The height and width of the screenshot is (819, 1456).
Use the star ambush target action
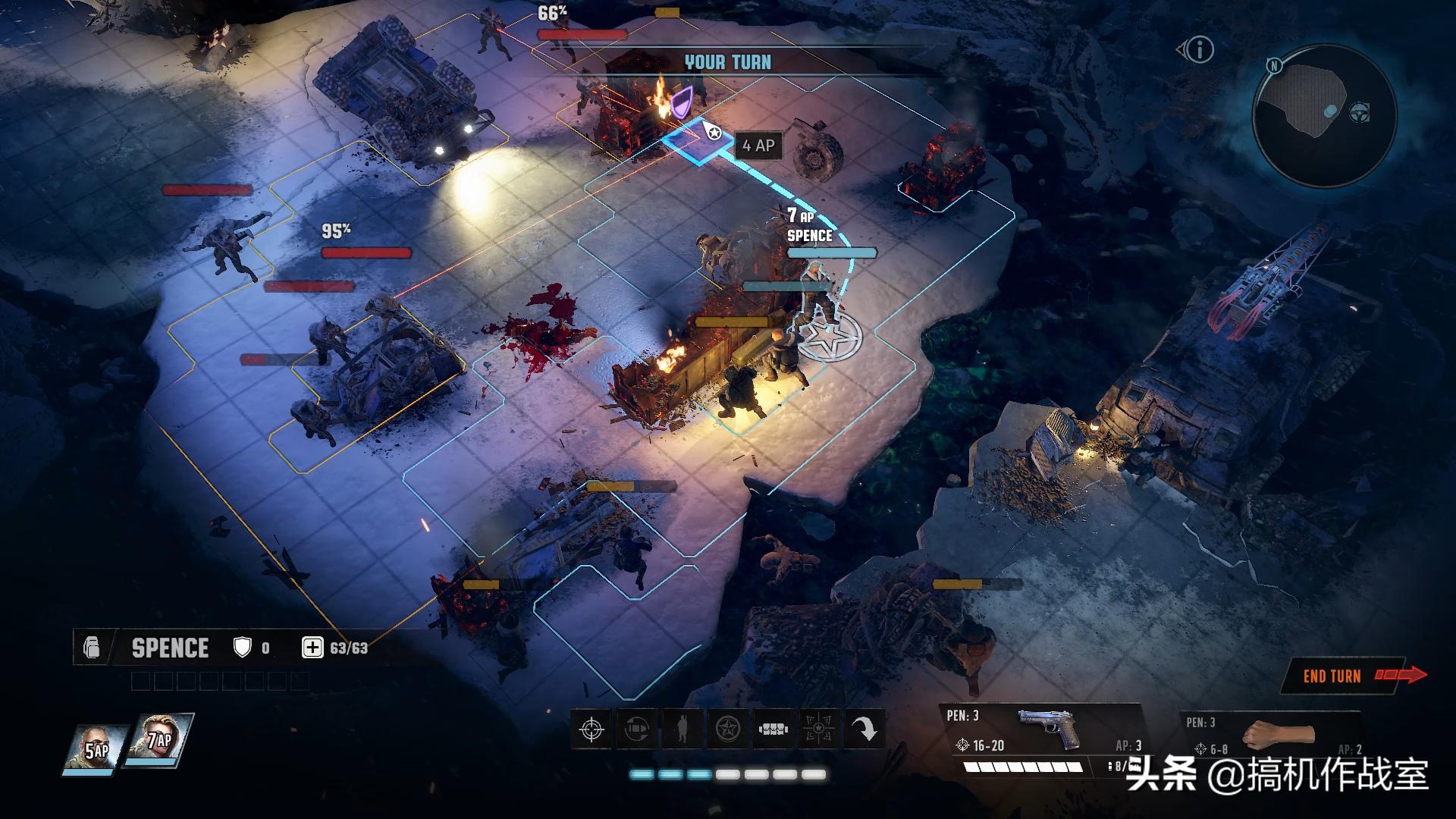(x=819, y=730)
